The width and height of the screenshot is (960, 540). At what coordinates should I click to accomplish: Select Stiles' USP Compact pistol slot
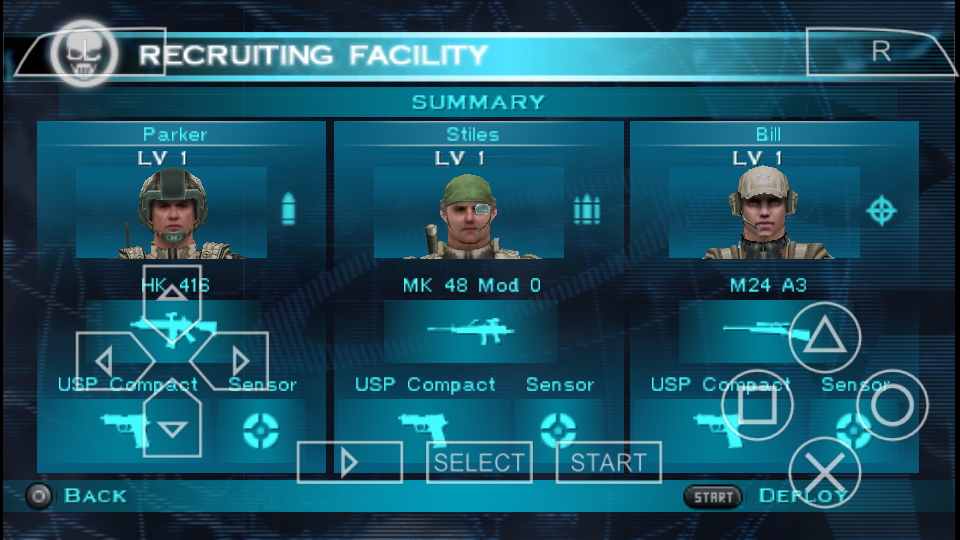click(422, 428)
